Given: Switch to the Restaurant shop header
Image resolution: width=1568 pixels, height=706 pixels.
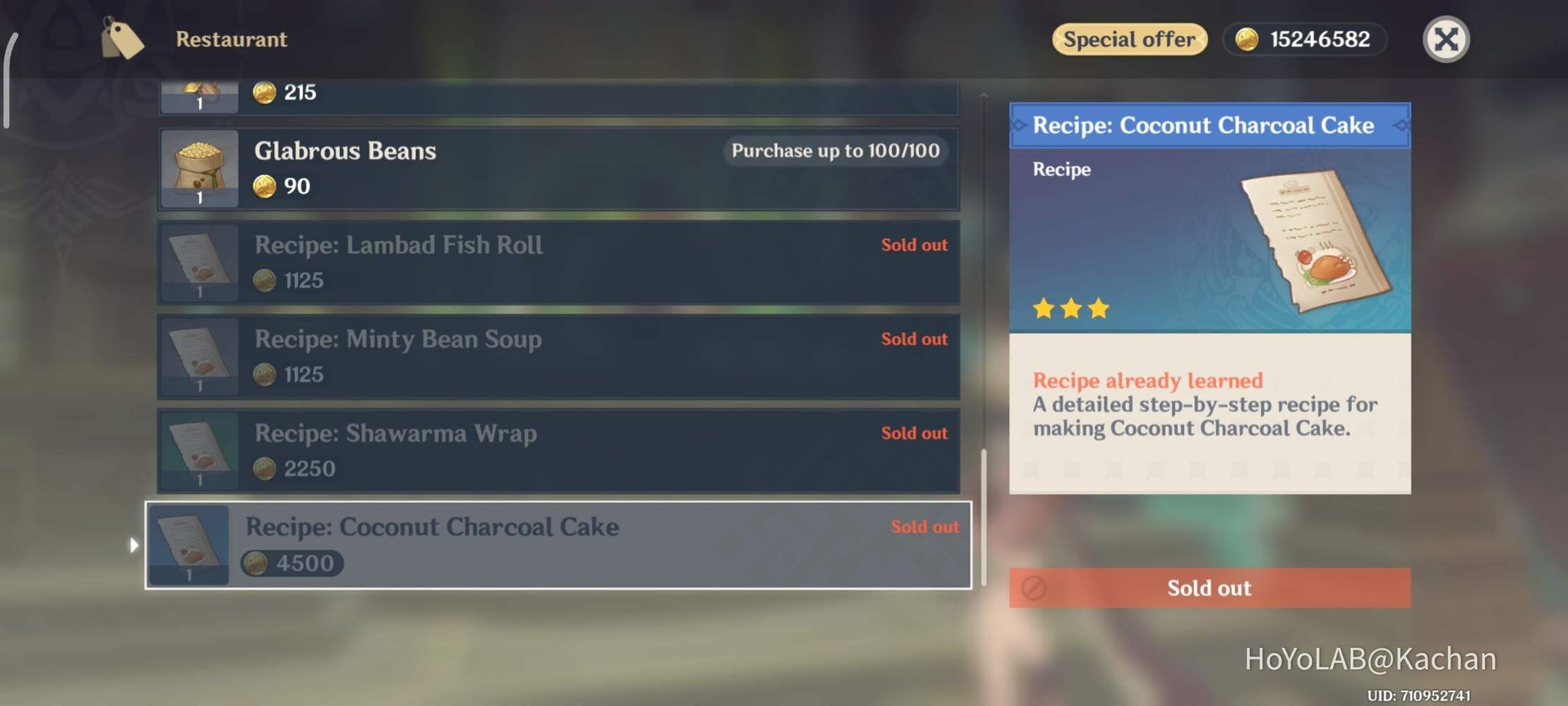Looking at the screenshot, I should pyautogui.click(x=231, y=39).
